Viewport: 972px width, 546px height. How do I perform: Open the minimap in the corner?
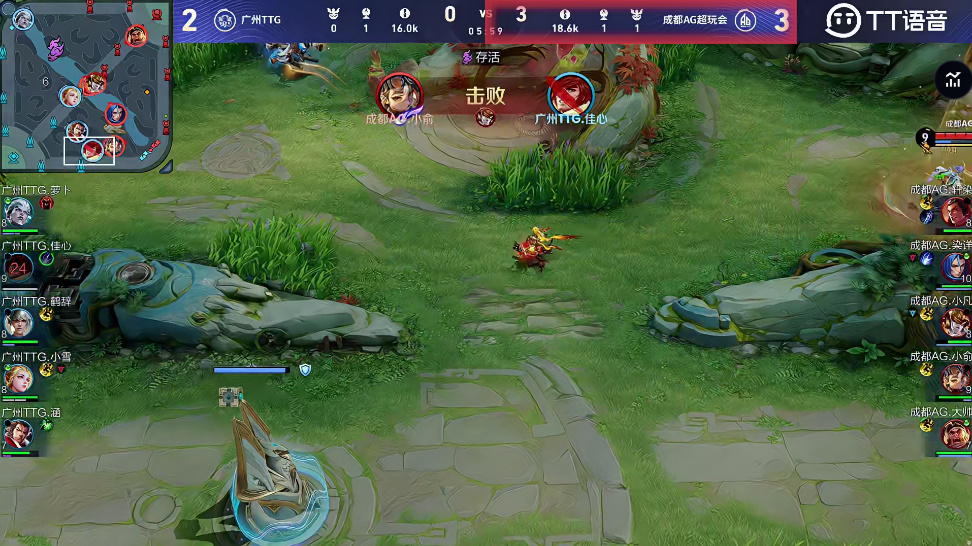click(x=87, y=87)
